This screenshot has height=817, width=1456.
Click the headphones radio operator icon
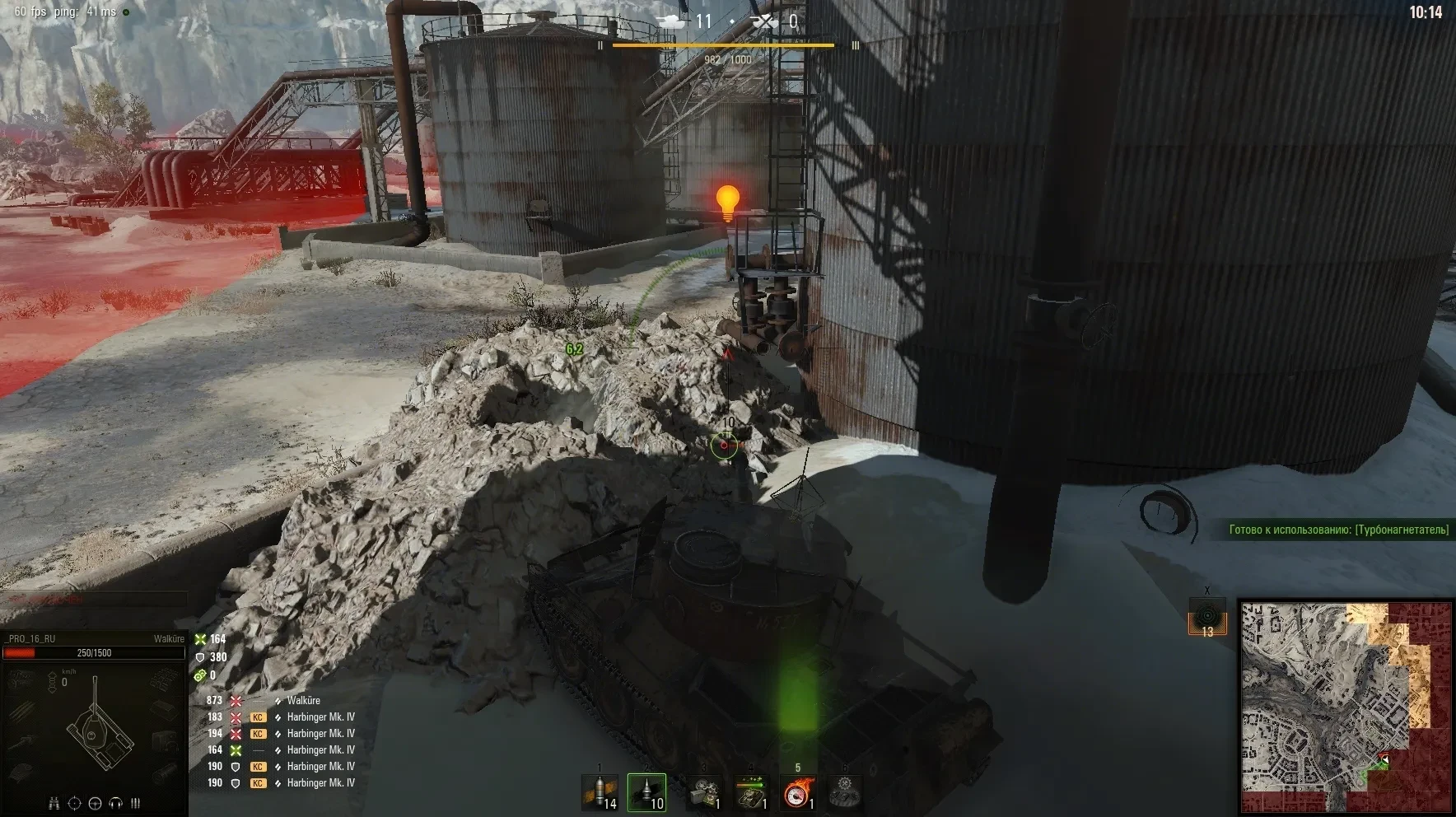[x=115, y=803]
